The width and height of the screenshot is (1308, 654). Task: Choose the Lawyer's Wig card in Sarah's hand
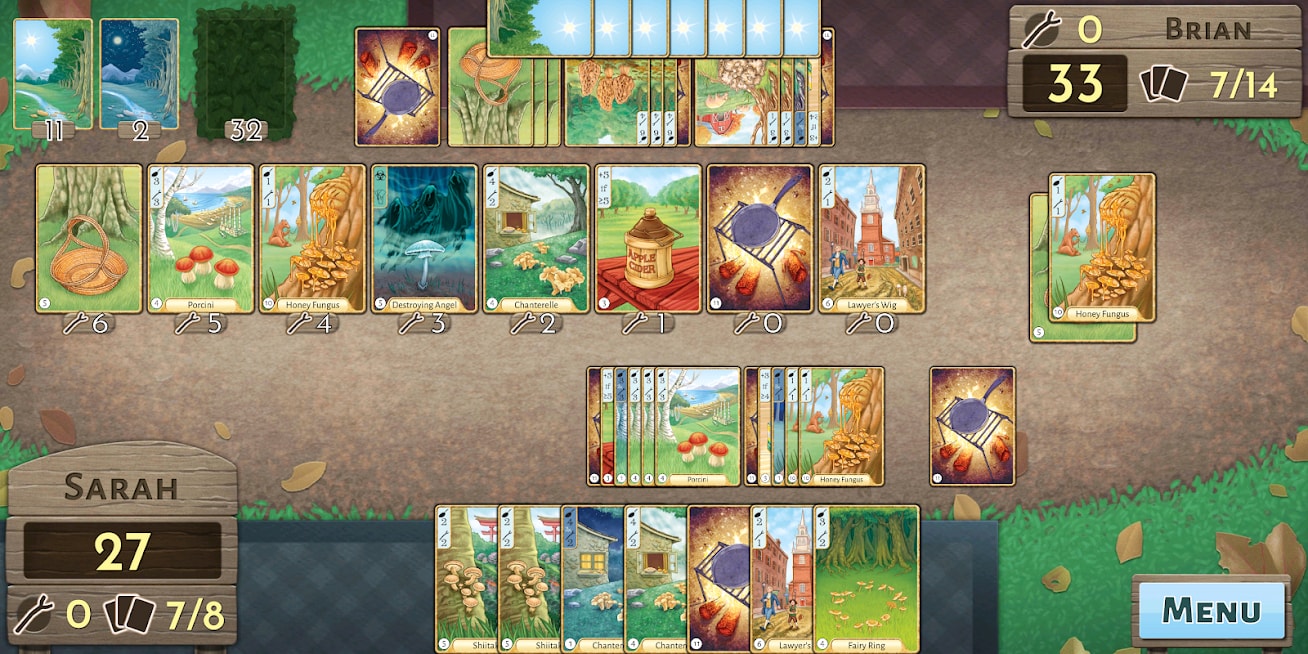click(782, 578)
